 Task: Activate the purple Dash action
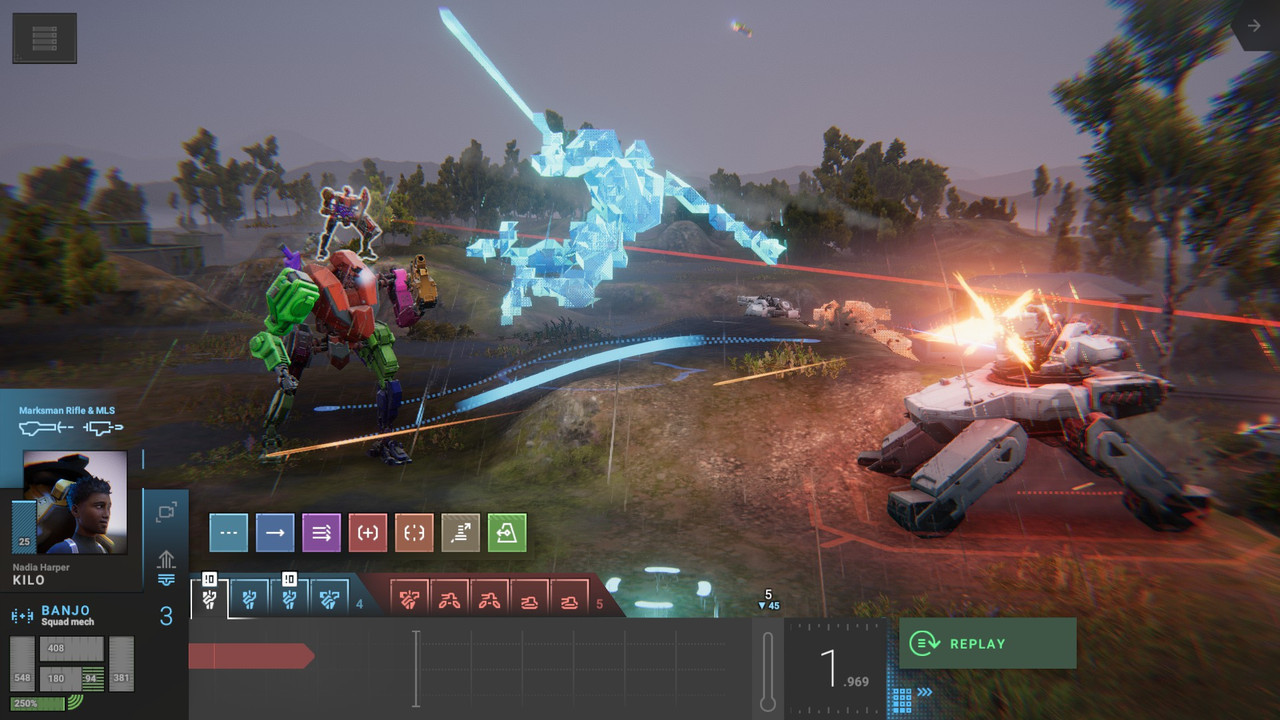pos(321,533)
